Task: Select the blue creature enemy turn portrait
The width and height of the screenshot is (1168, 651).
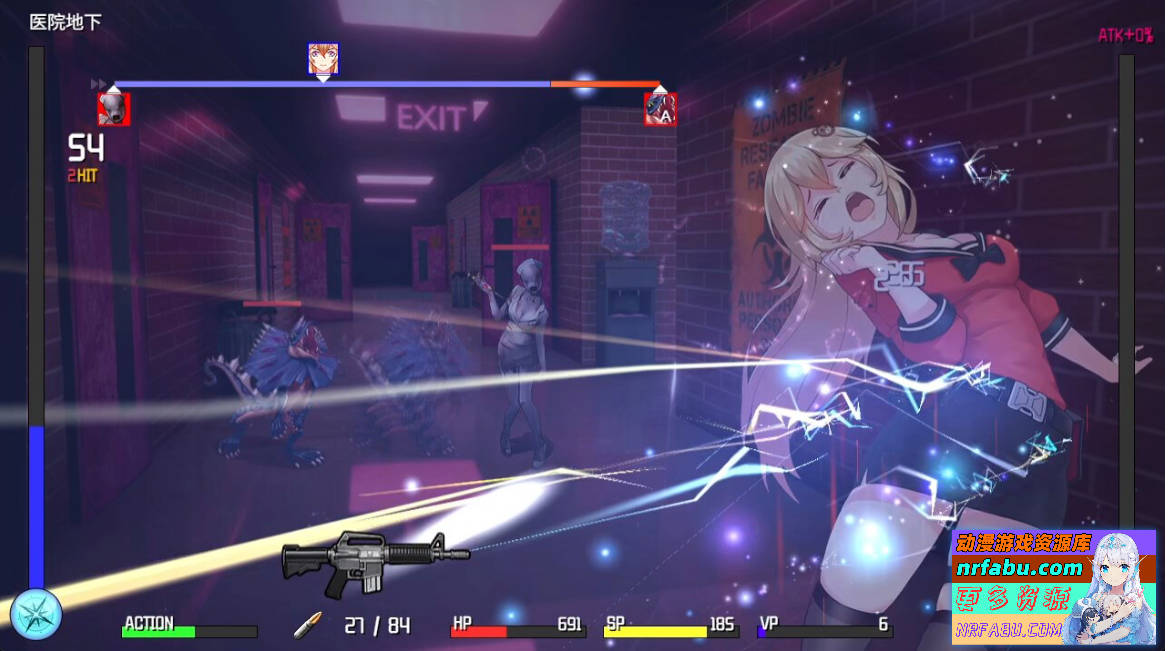Action: click(x=660, y=108)
